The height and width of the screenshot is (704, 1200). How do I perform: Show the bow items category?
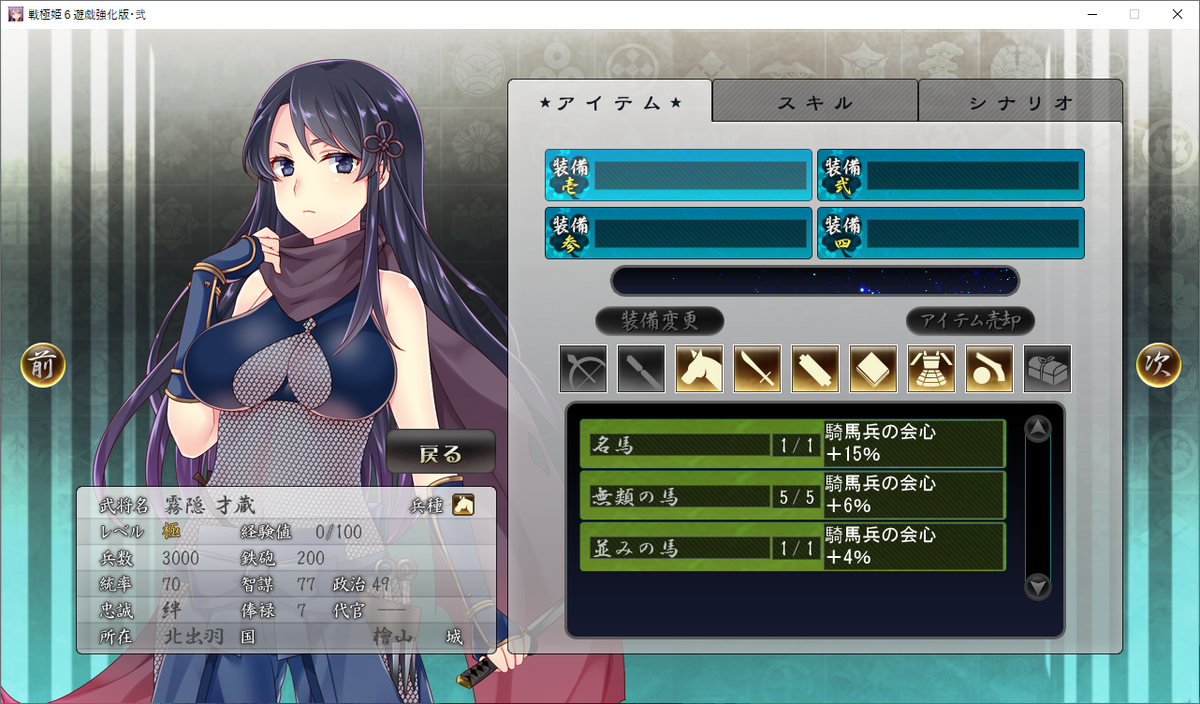click(x=583, y=369)
